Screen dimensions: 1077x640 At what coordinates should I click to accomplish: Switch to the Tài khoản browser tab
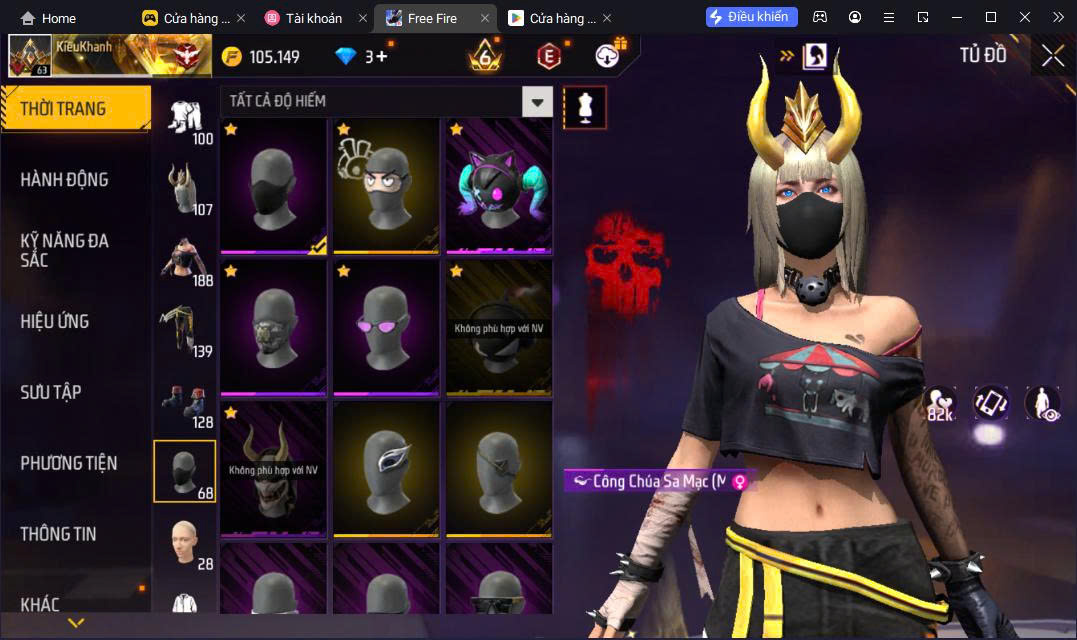coord(313,18)
